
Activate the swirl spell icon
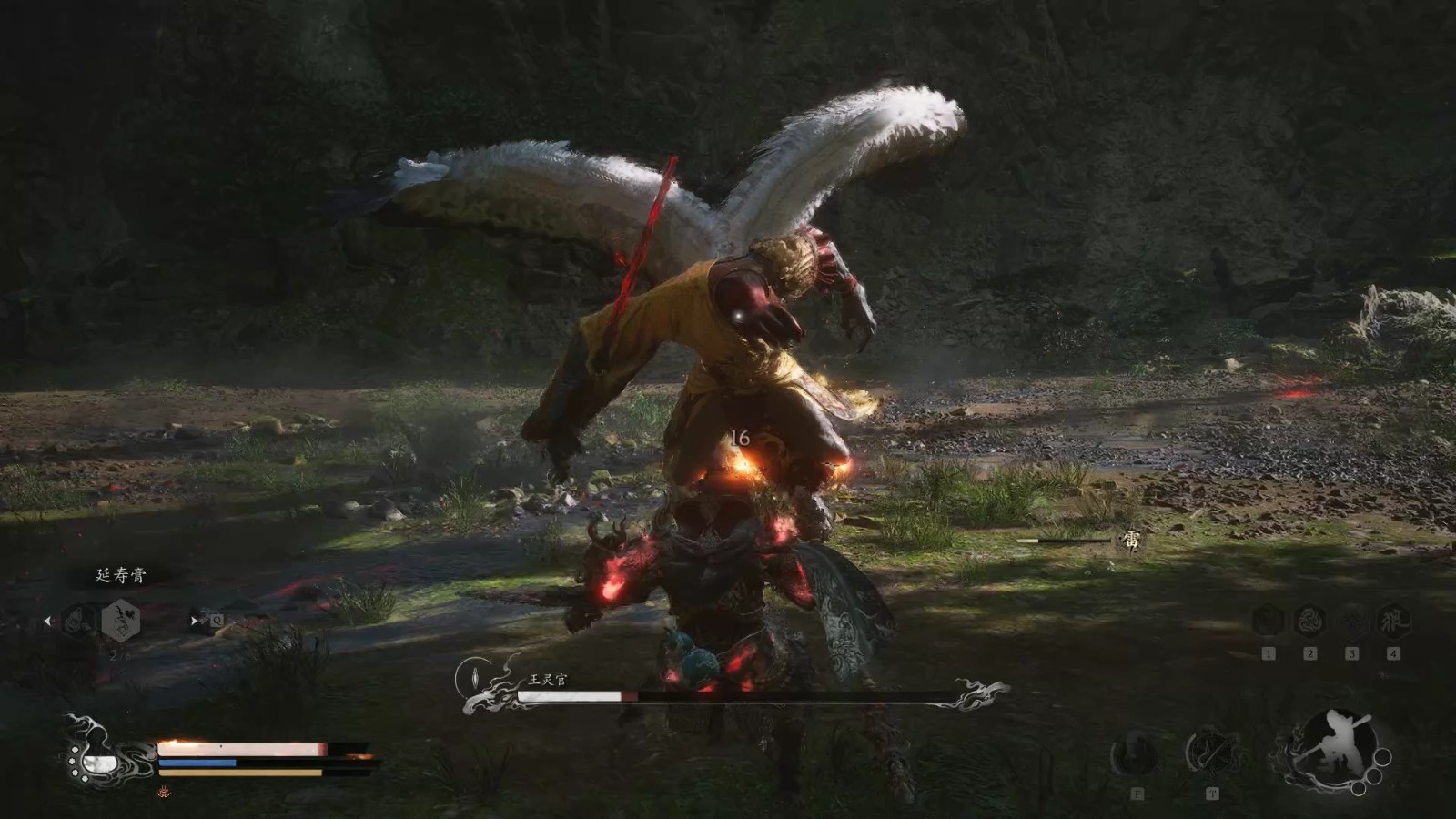(x=1309, y=621)
